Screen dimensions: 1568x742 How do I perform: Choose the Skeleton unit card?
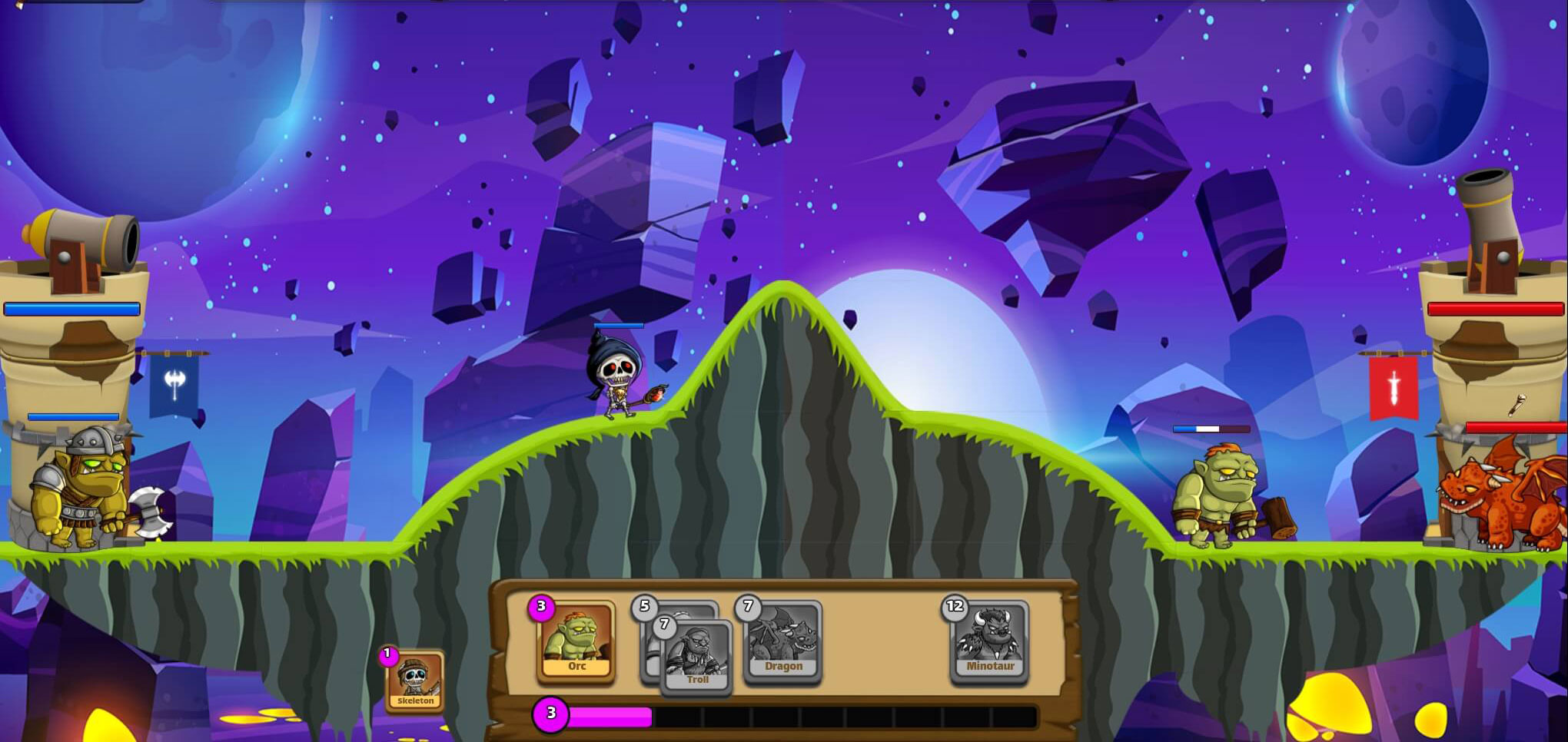click(415, 681)
